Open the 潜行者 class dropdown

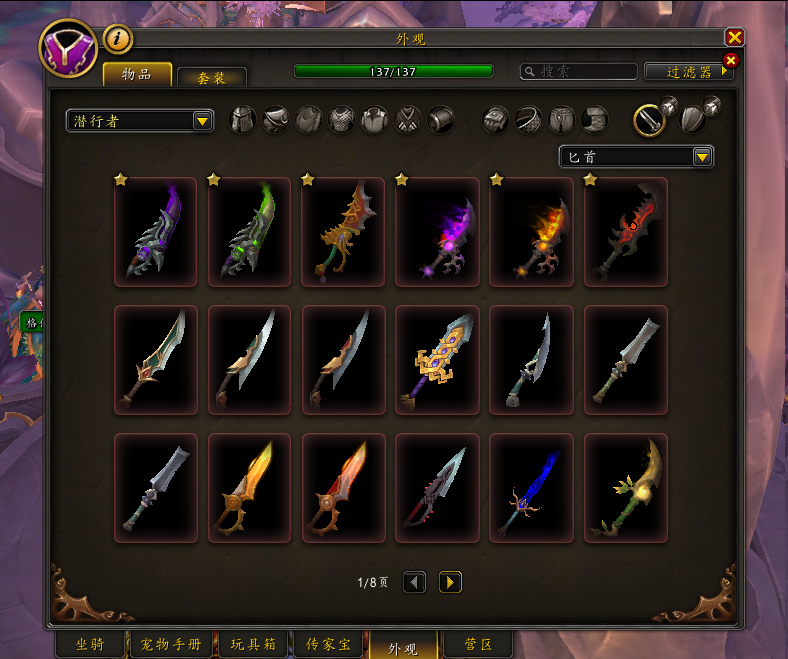coord(140,121)
